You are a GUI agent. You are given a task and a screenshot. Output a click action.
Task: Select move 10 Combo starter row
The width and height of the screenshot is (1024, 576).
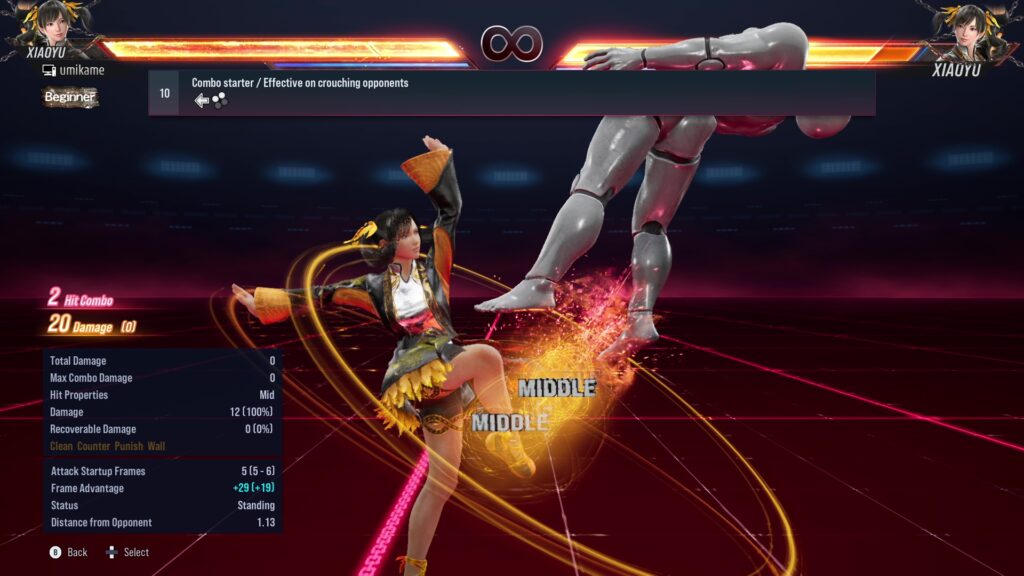[x=511, y=93]
